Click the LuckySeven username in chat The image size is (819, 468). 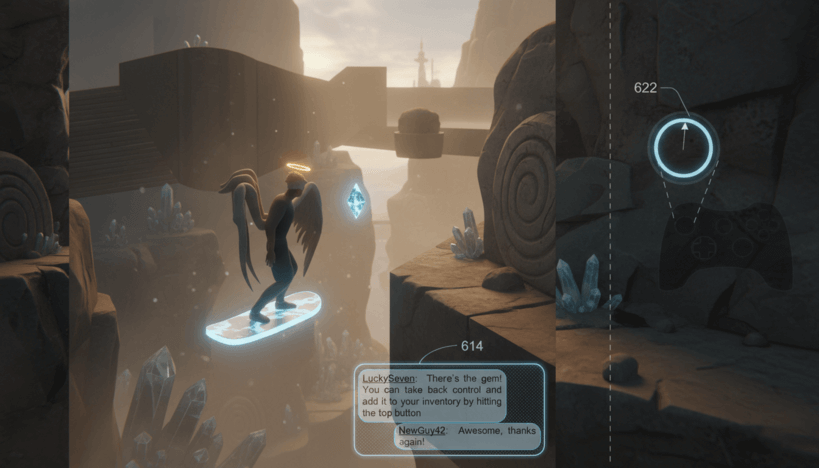385,378
